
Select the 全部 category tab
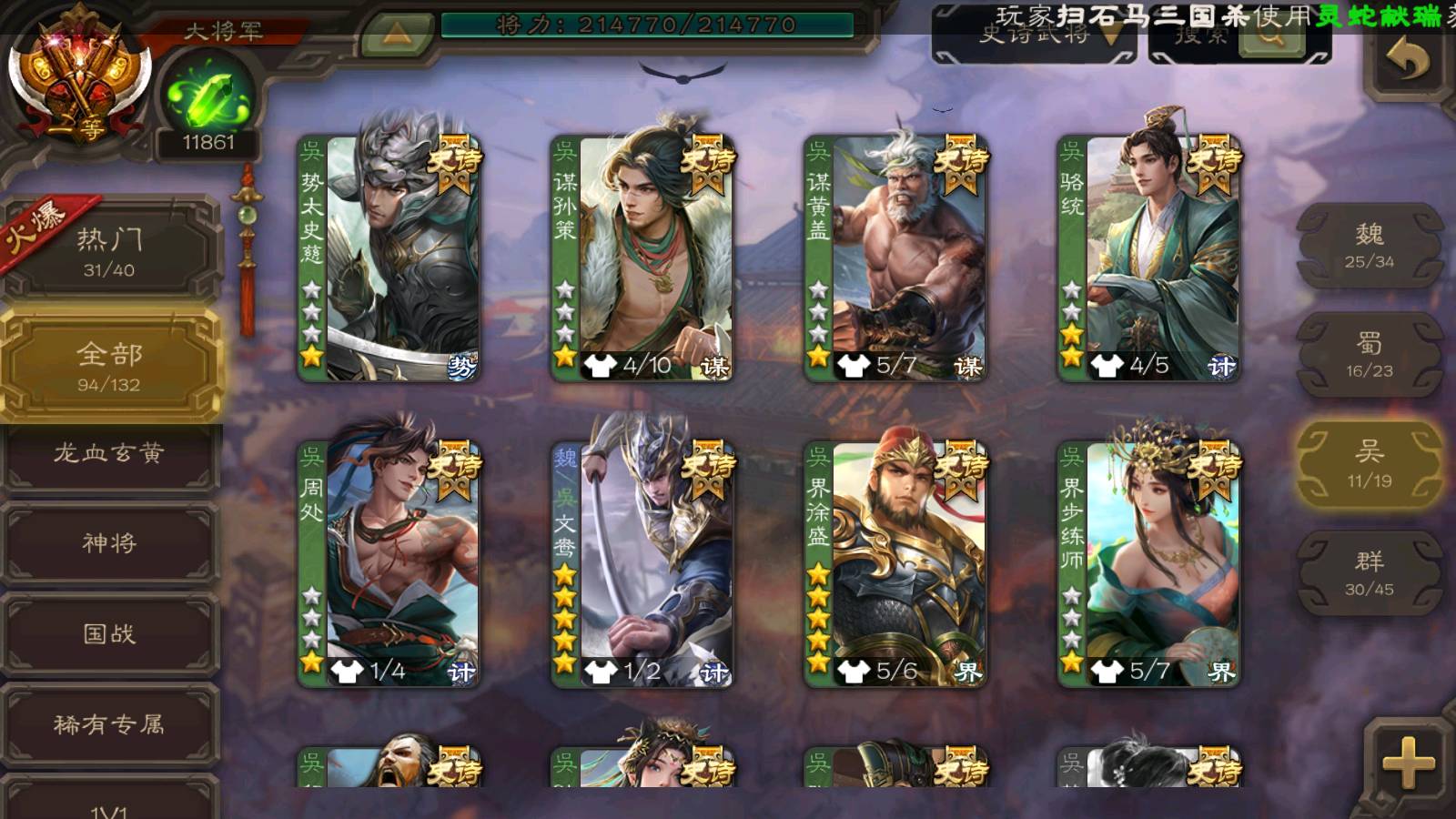pyautogui.click(x=109, y=366)
